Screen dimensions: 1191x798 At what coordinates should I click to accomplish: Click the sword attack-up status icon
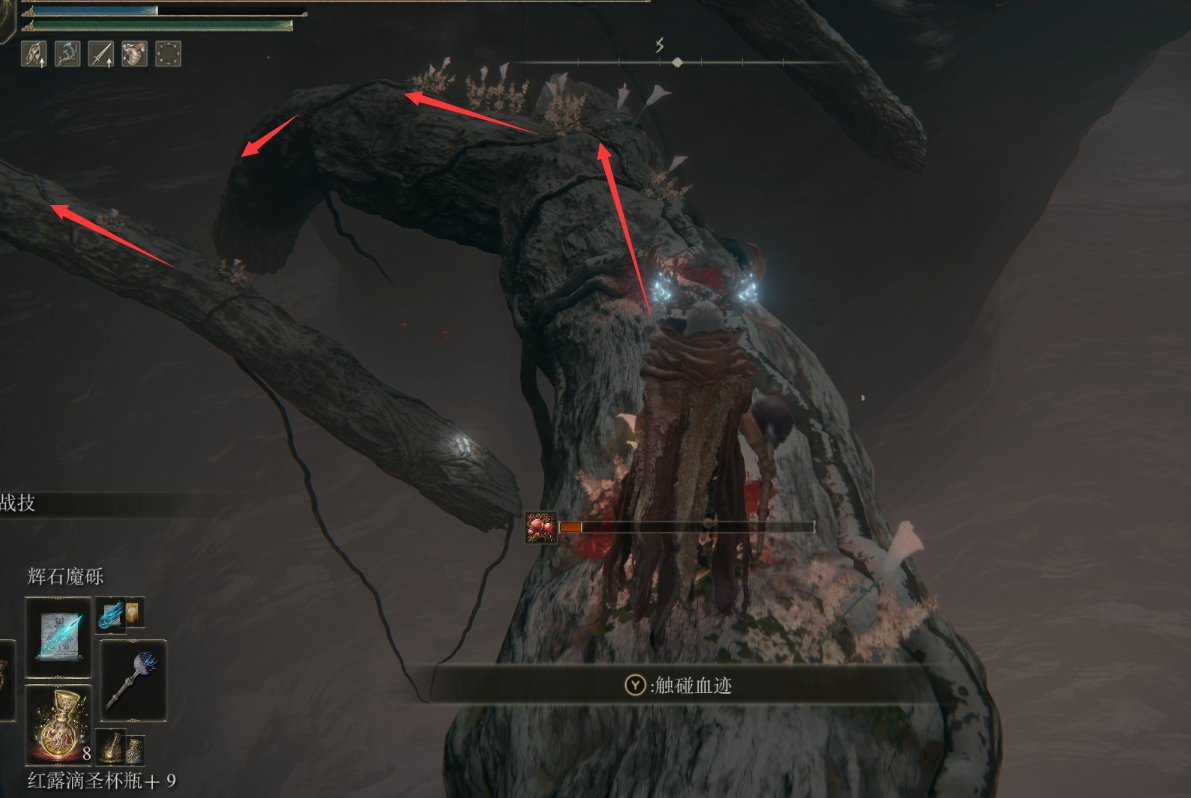(100, 53)
